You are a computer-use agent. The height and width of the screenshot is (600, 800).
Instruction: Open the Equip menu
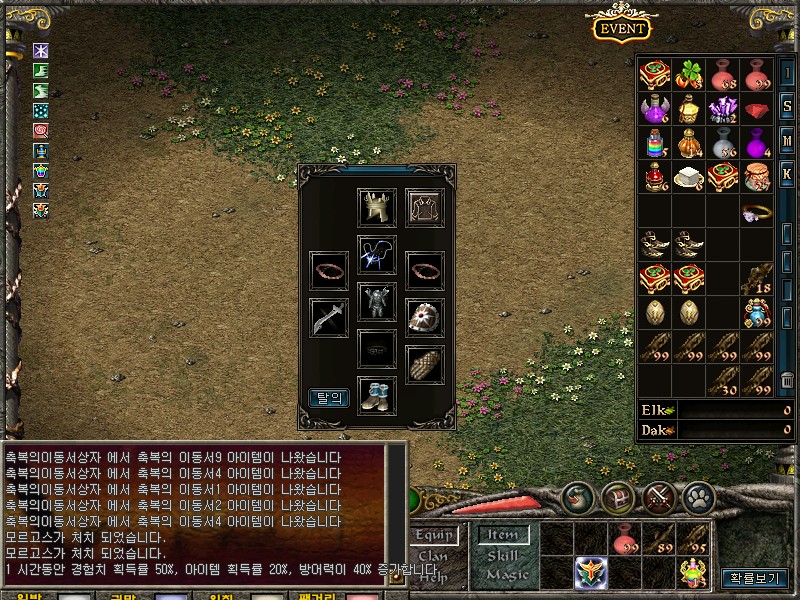(x=434, y=536)
